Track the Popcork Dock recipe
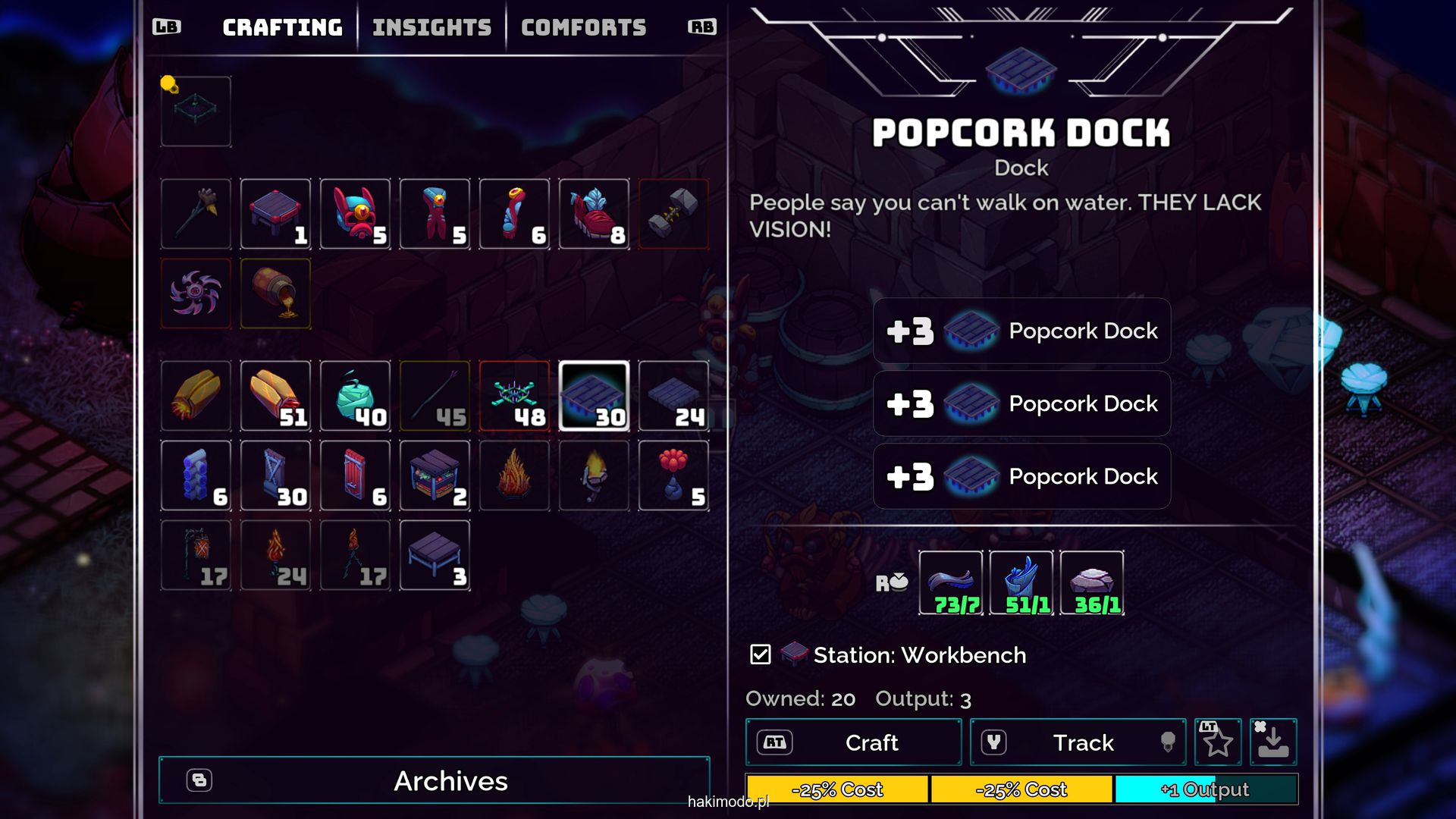 [x=1078, y=742]
